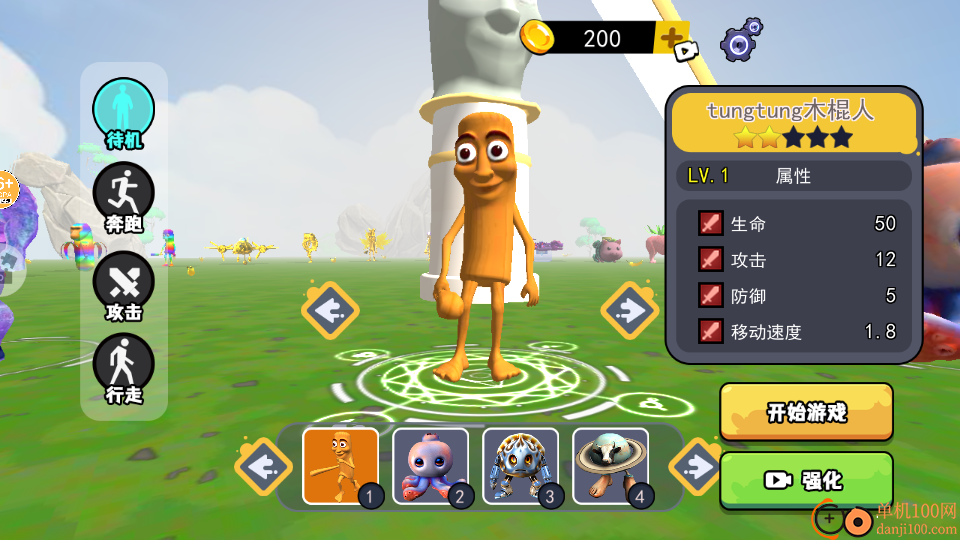The image size is (960, 540).
Task: Show previous character with left arrow beside model
Action: tap(329, 310)
